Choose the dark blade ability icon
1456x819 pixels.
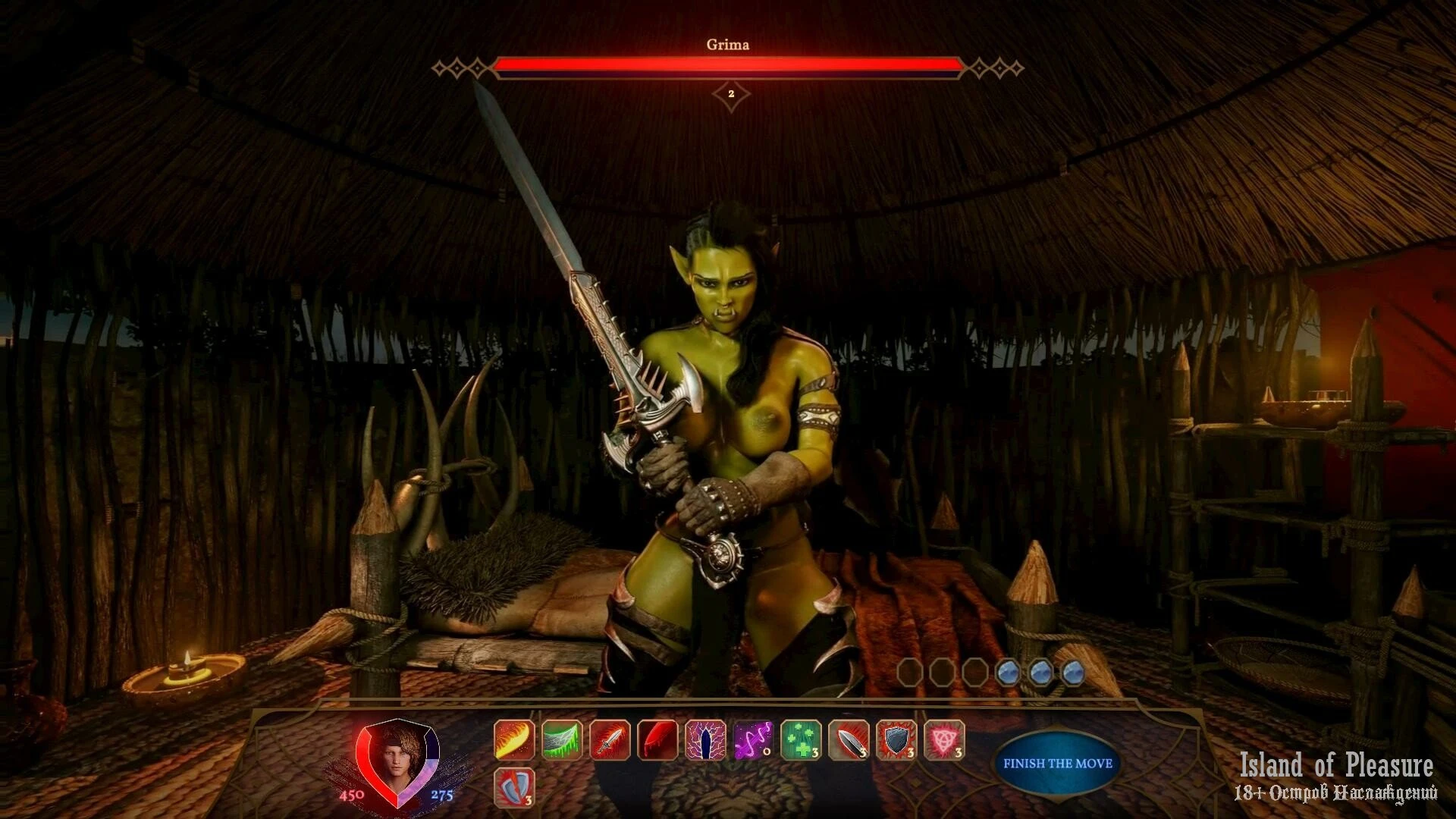pyautogui.click(x=849, y=740)
